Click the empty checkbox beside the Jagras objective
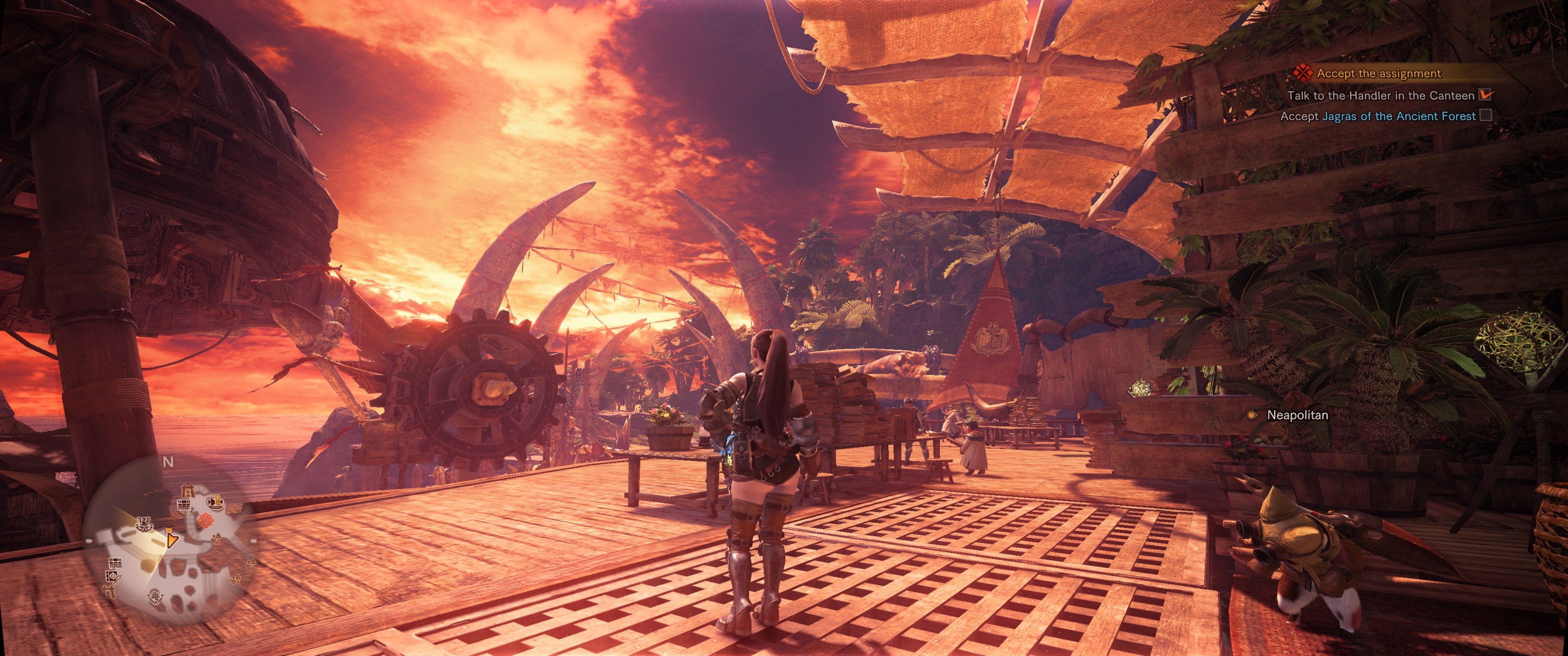This screenshot has width=1568, height=656. click(1486, 115)
